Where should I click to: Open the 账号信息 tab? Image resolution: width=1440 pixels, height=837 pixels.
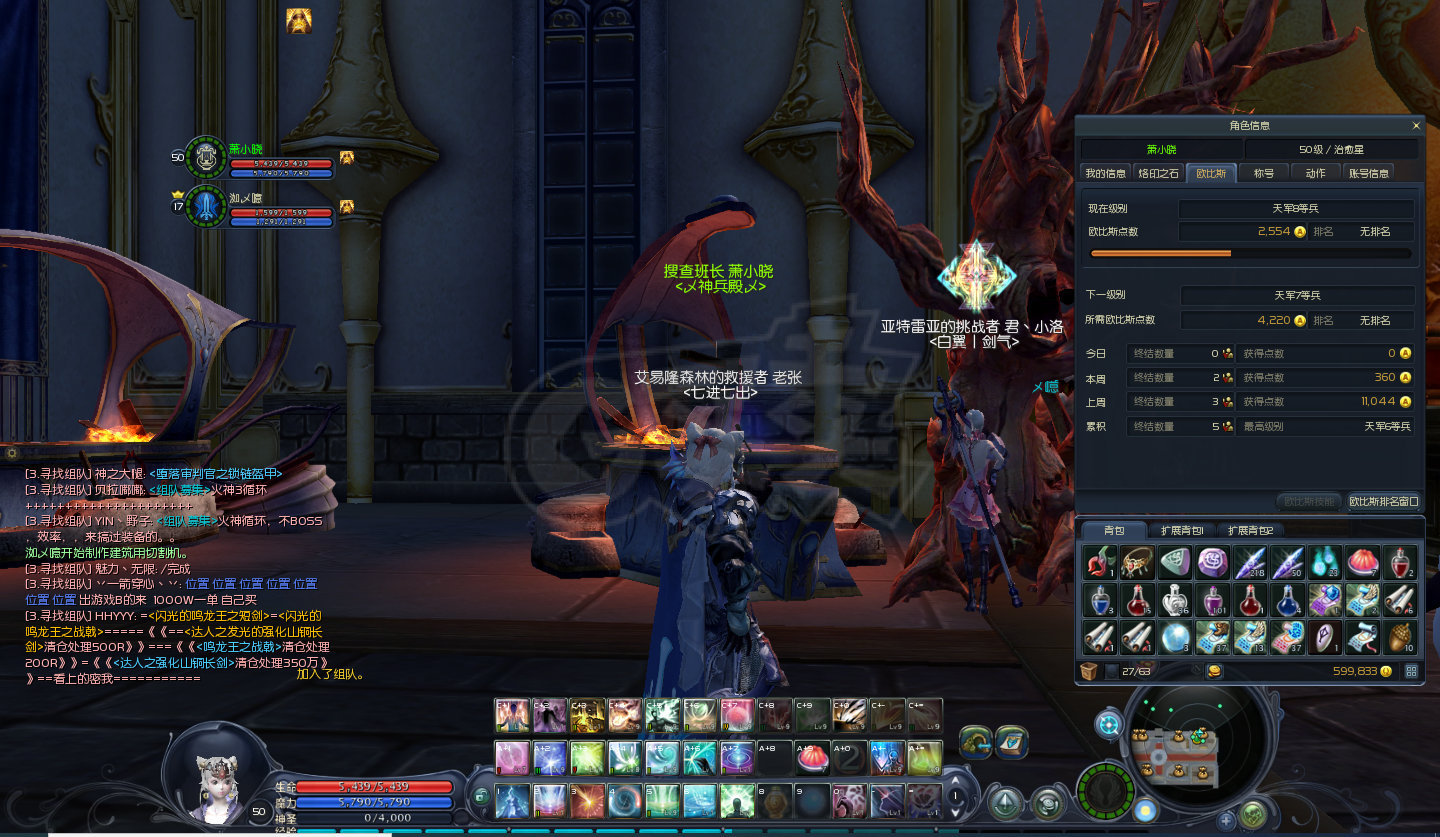tap(1368, 173)
